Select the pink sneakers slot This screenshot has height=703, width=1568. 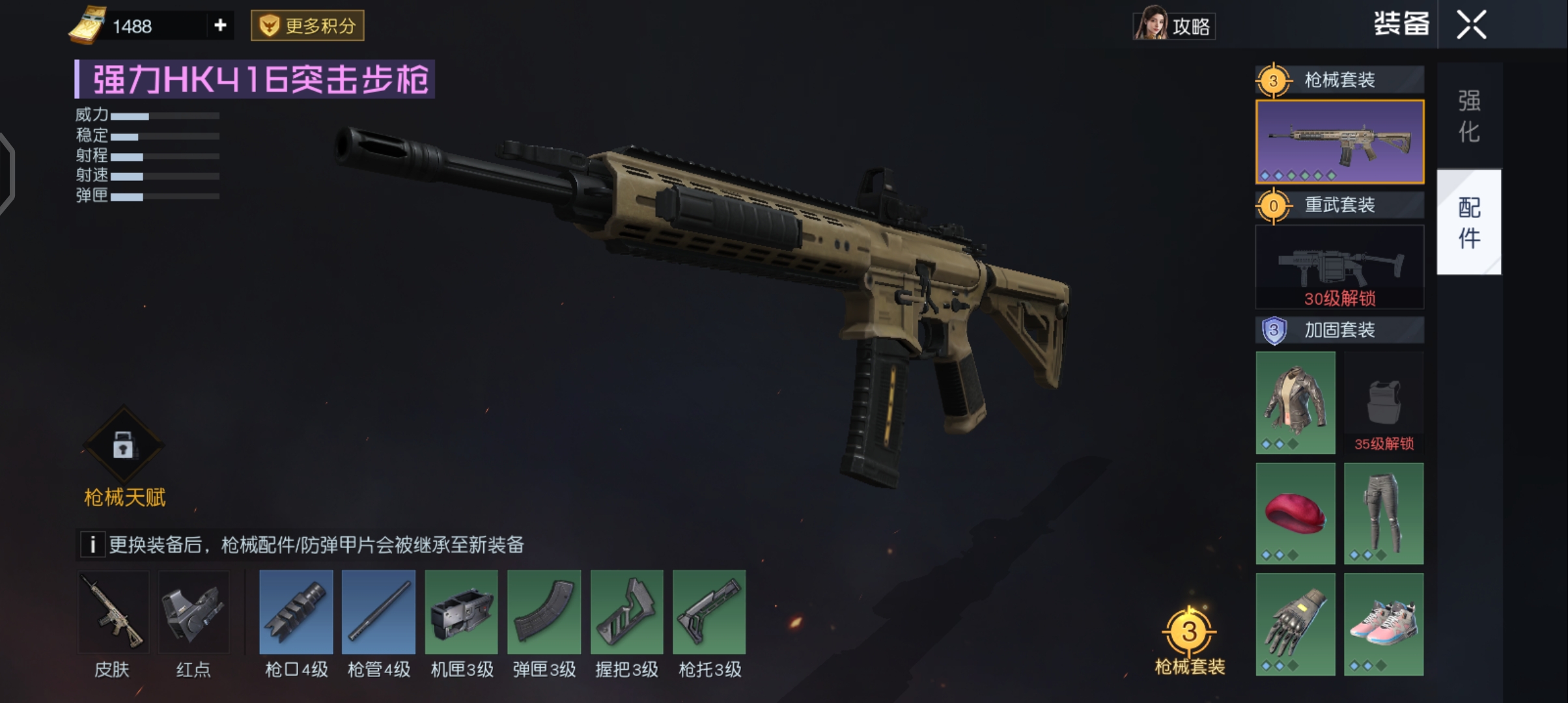[x=1384, y=624]
